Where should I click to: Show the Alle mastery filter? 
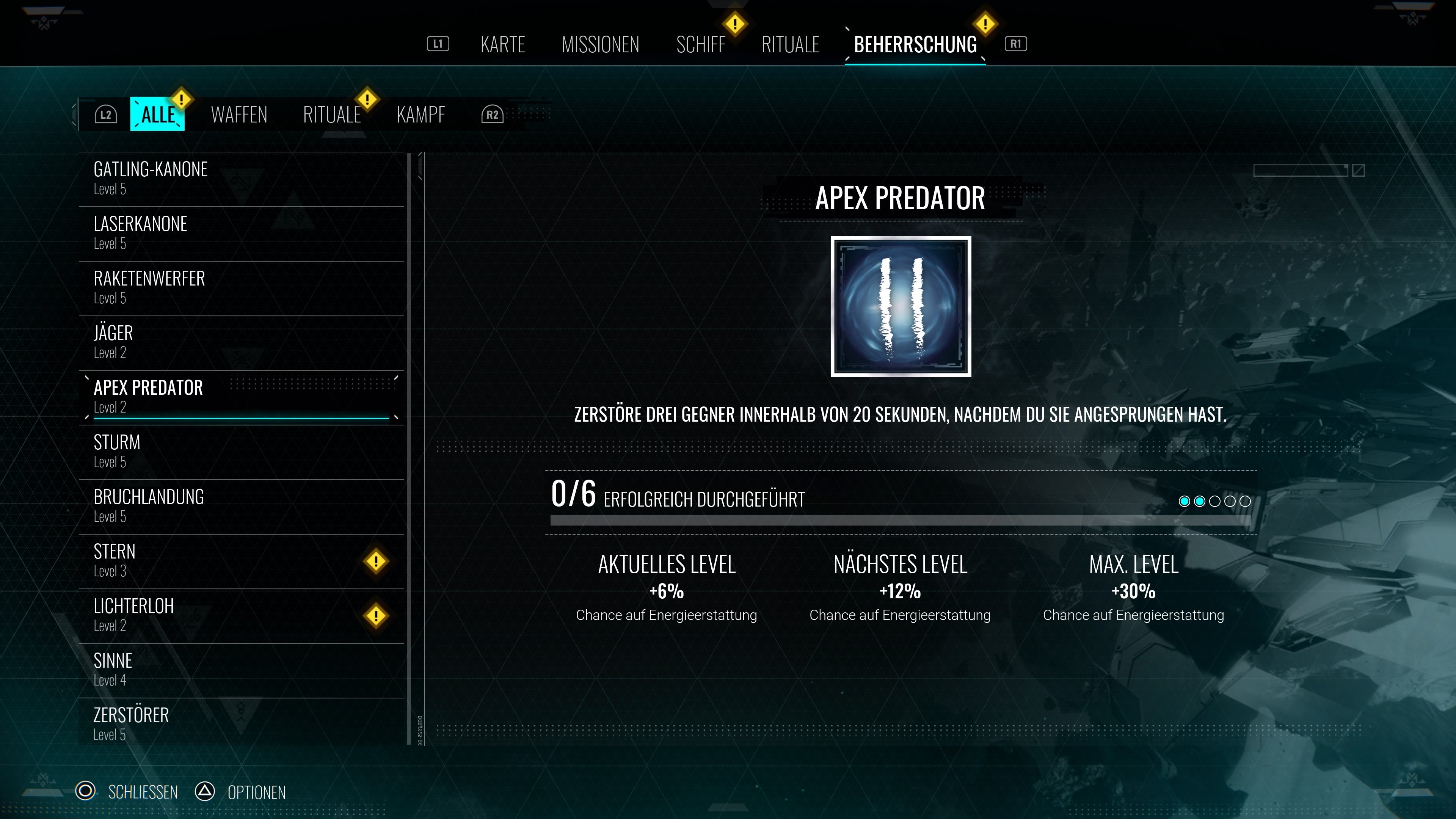coord(158,114)
